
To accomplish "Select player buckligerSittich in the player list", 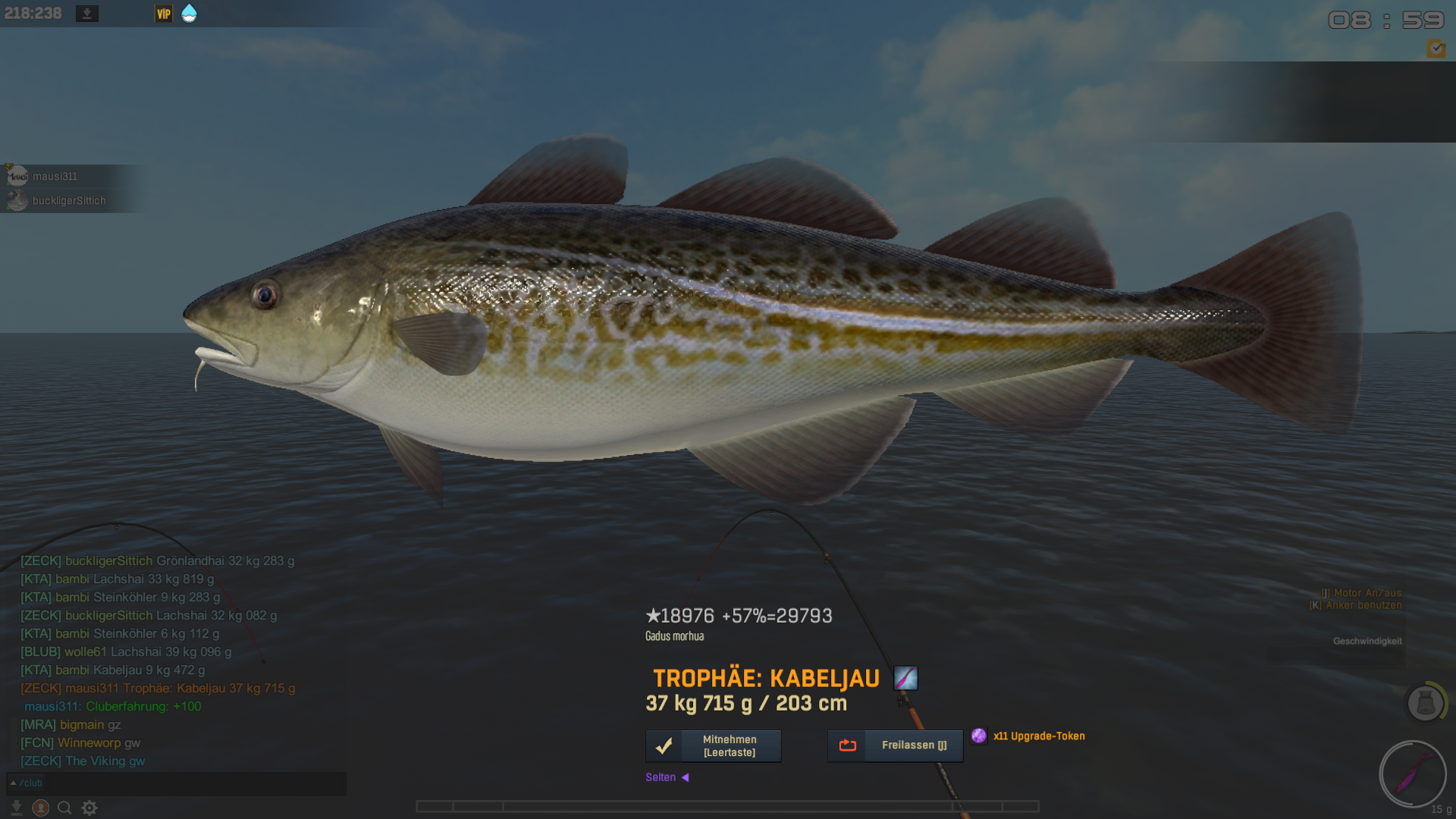I will [x=68, y=201].
